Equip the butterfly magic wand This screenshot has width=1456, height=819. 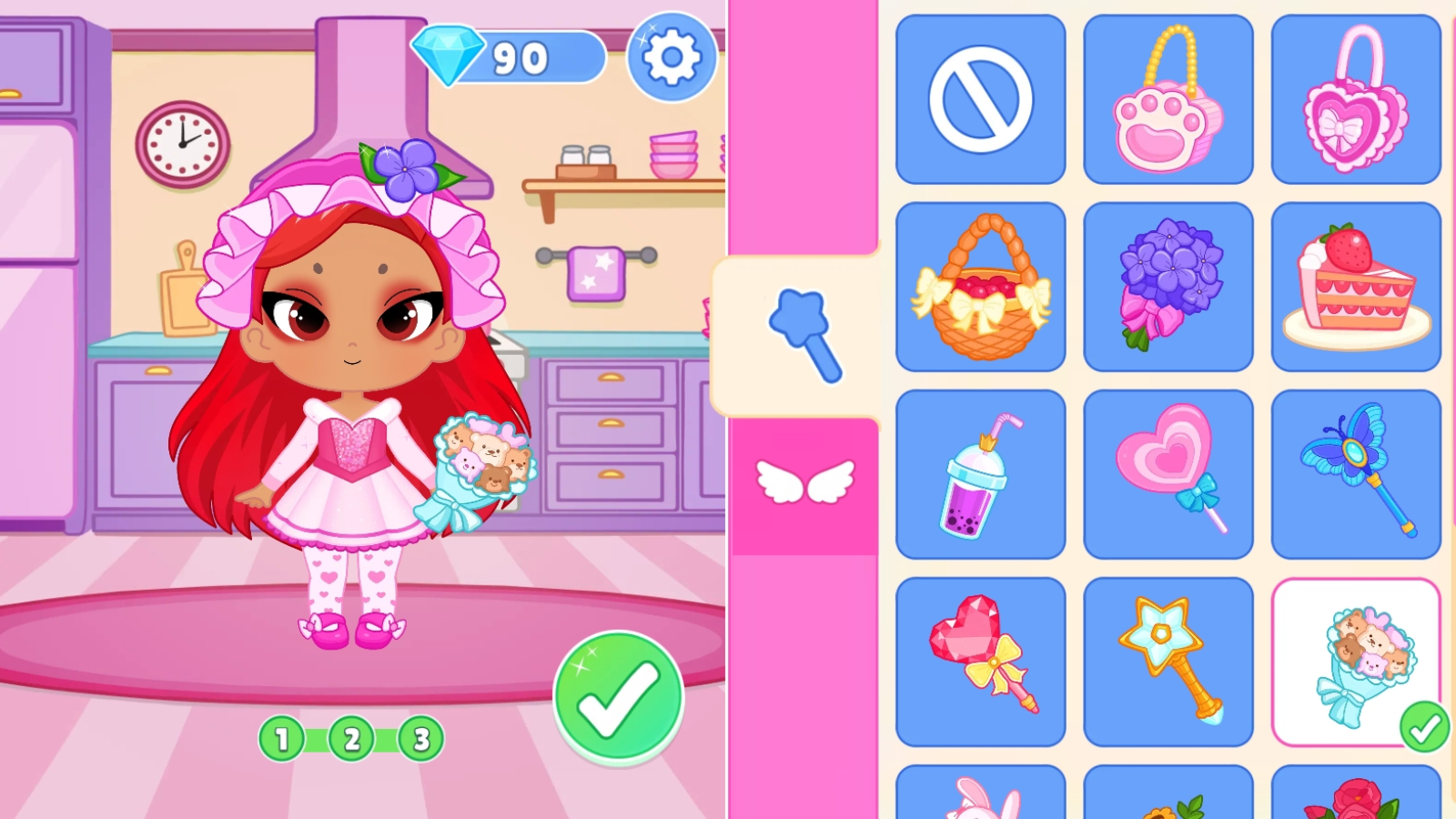coord(1356,473)
